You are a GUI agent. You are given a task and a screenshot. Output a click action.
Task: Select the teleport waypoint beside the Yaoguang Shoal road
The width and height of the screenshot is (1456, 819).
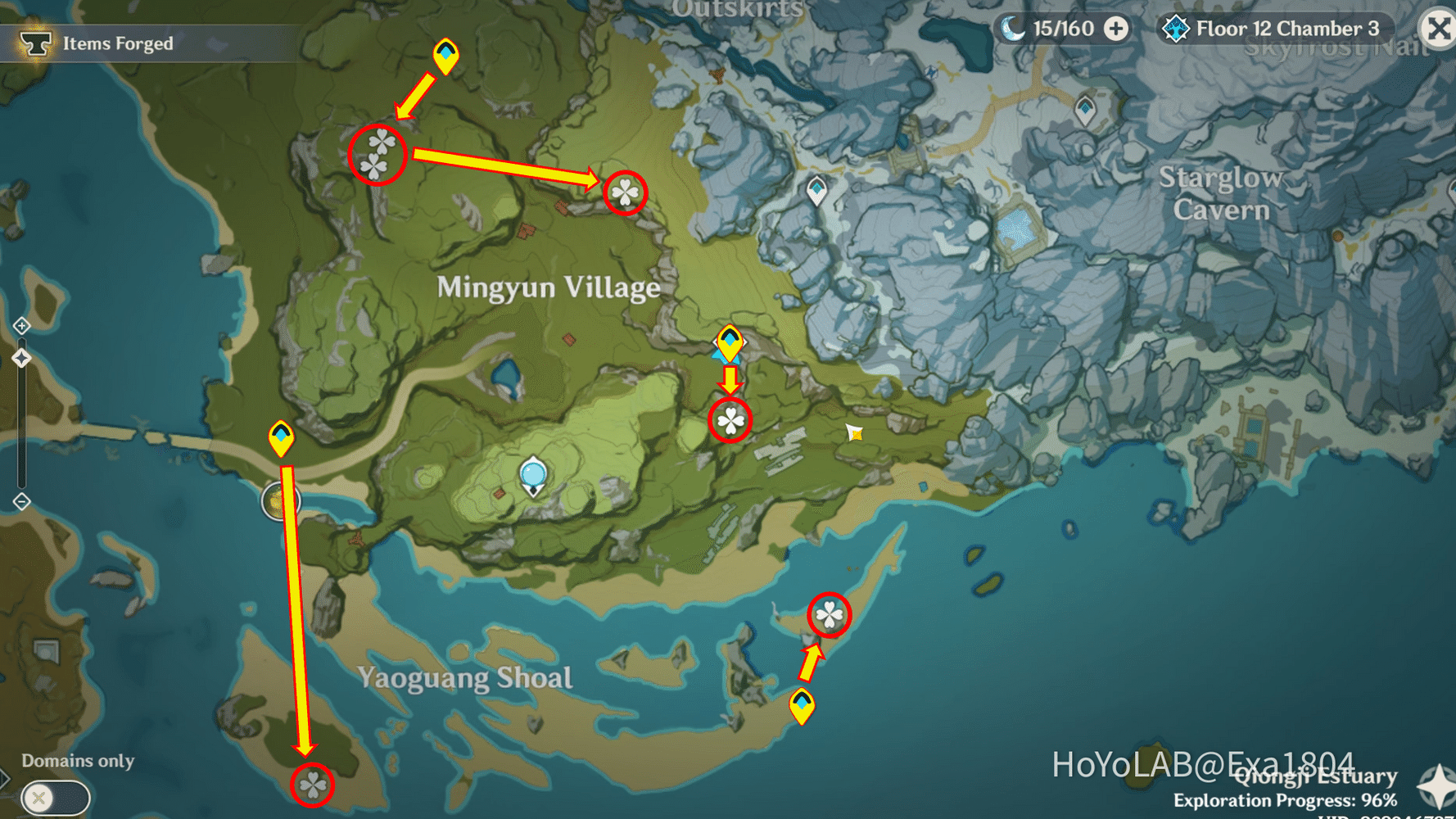(x=283, y=440)
